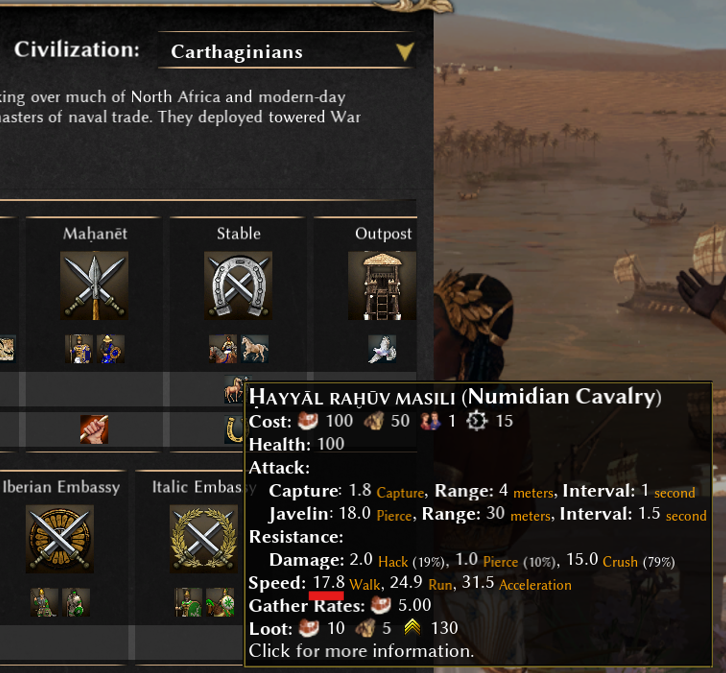The width and height of the screenshot is (726, 673).
Task: Click the mounted cavalry unit under Stable
Action: [x=223, y=349]
